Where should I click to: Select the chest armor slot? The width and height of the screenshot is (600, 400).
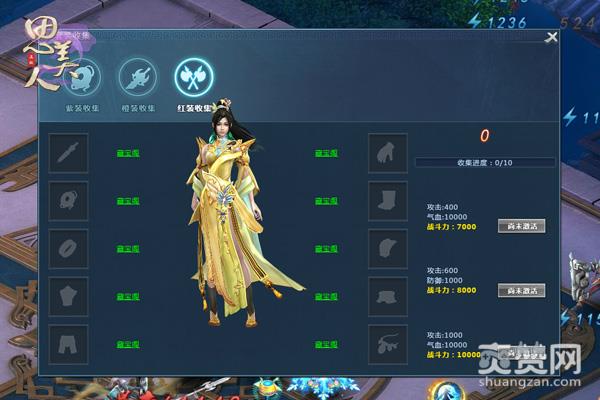coord(69,297)
